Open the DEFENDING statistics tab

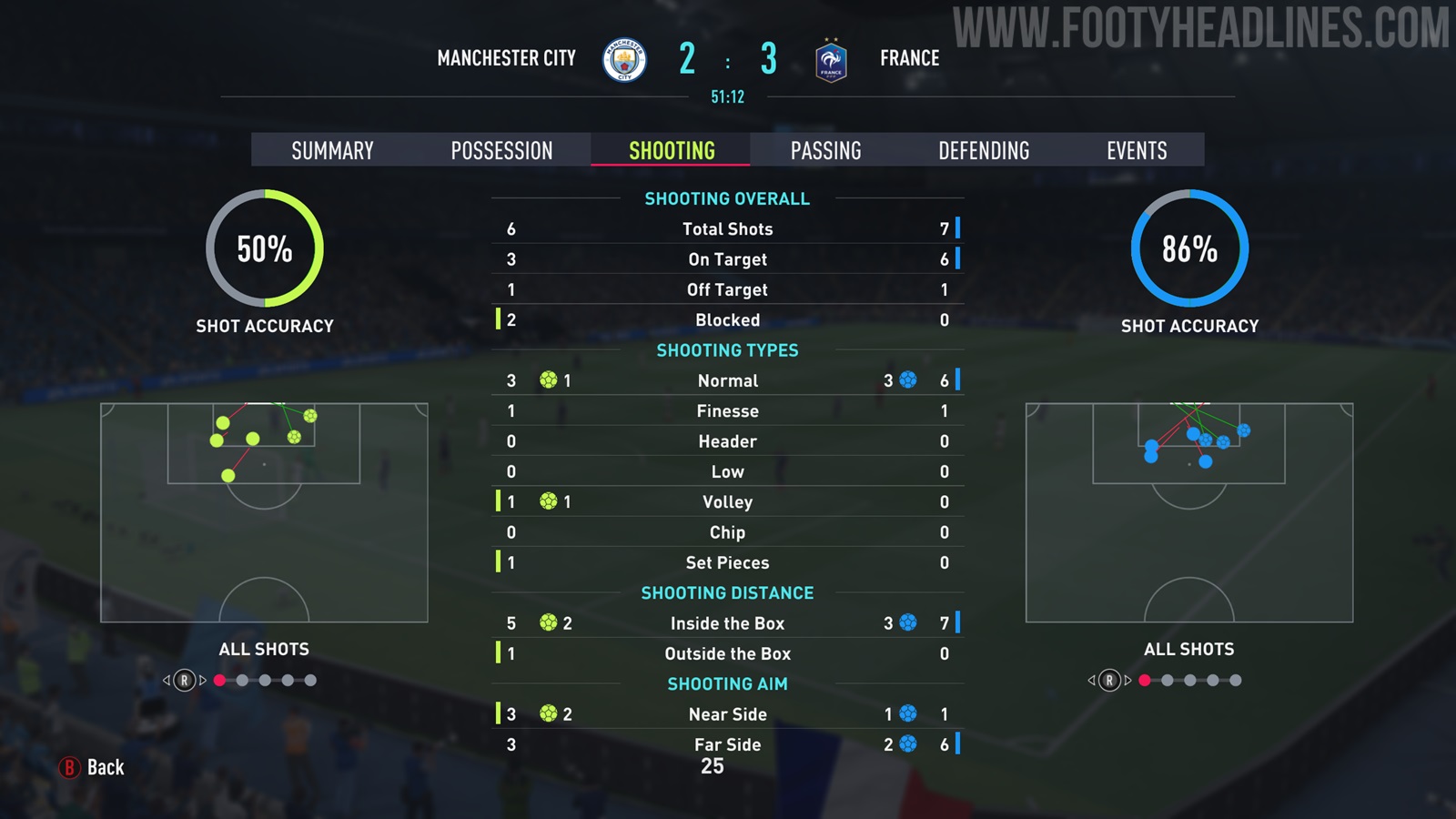[x=985, y=150]
